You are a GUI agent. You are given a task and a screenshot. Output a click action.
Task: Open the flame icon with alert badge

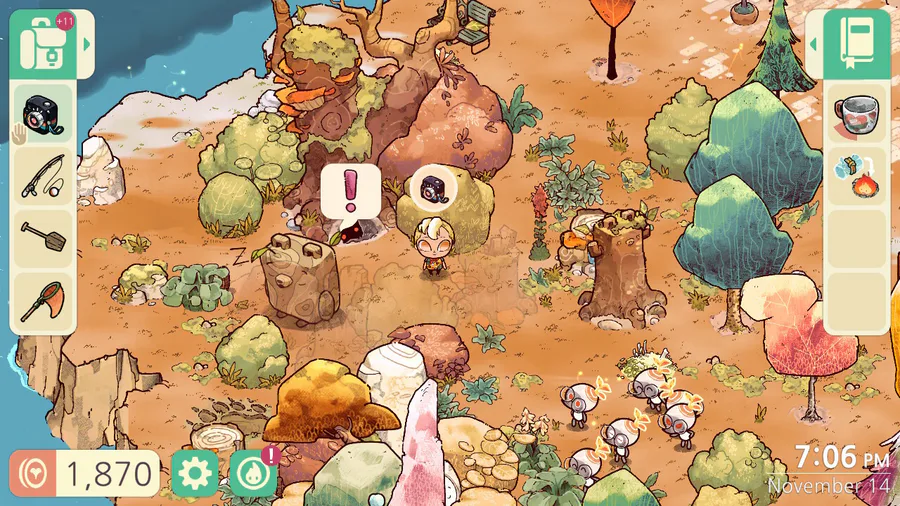tap(253, 473)
